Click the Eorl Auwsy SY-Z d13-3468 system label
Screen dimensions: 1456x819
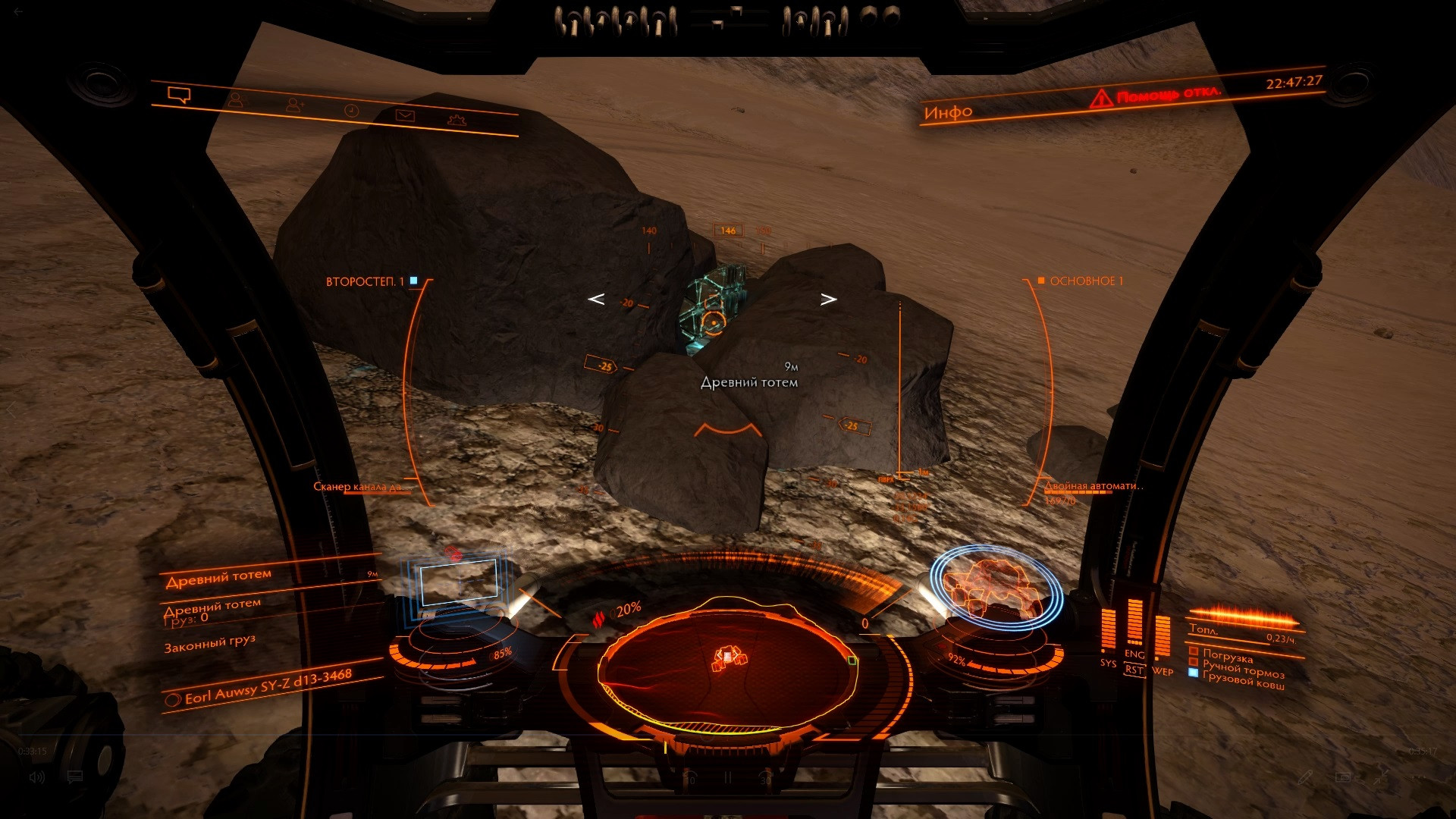[x=268, y=687]
